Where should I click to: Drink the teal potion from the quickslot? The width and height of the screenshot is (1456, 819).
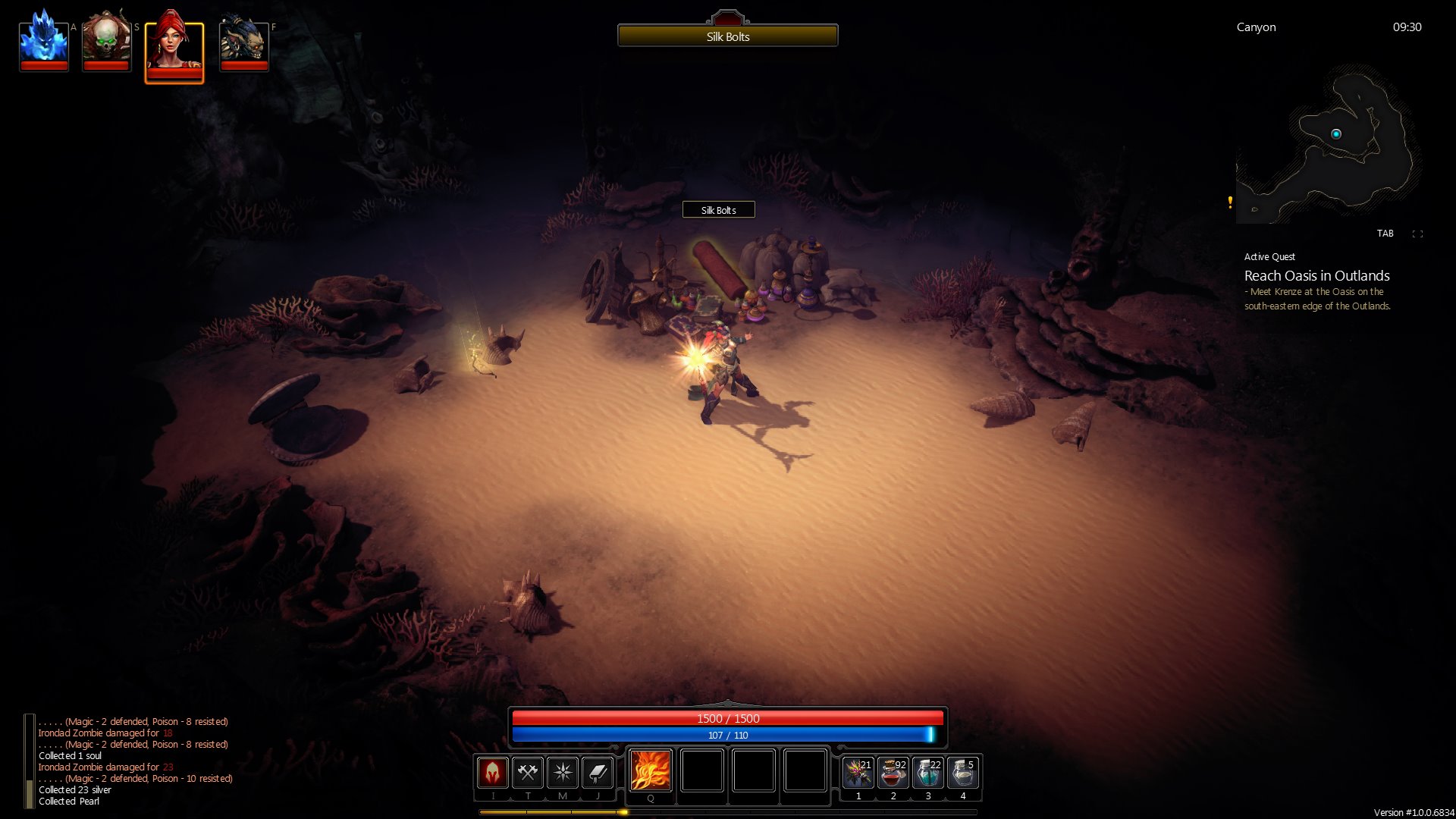[928, 773]
